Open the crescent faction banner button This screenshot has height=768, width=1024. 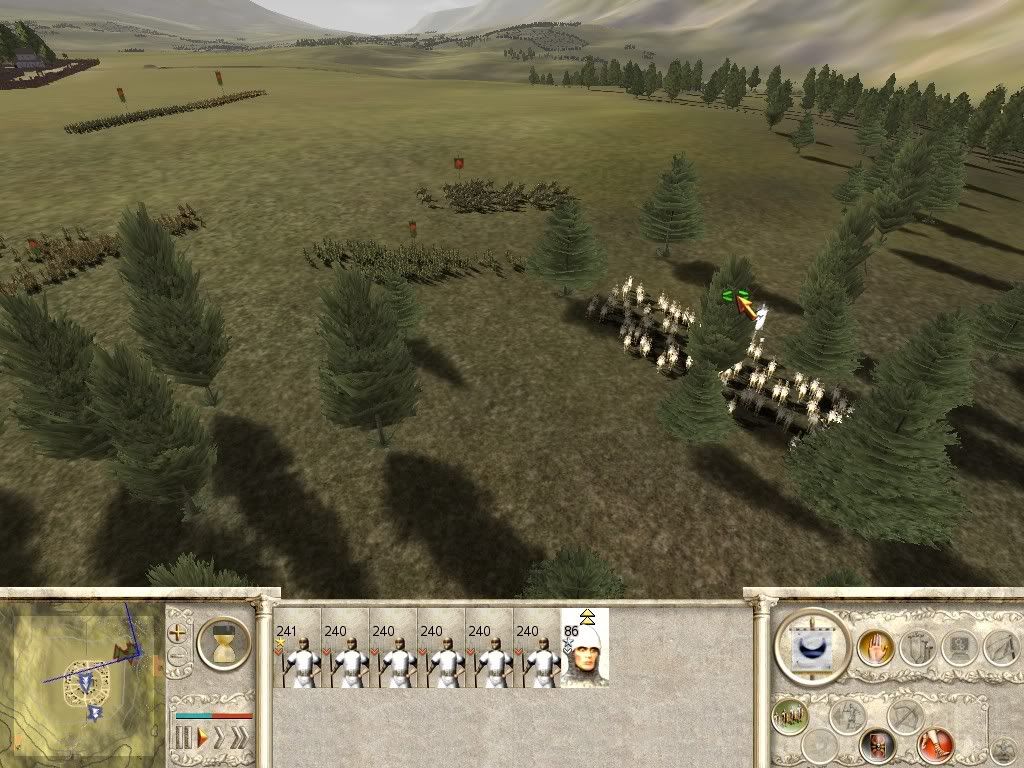pos(811,646)
